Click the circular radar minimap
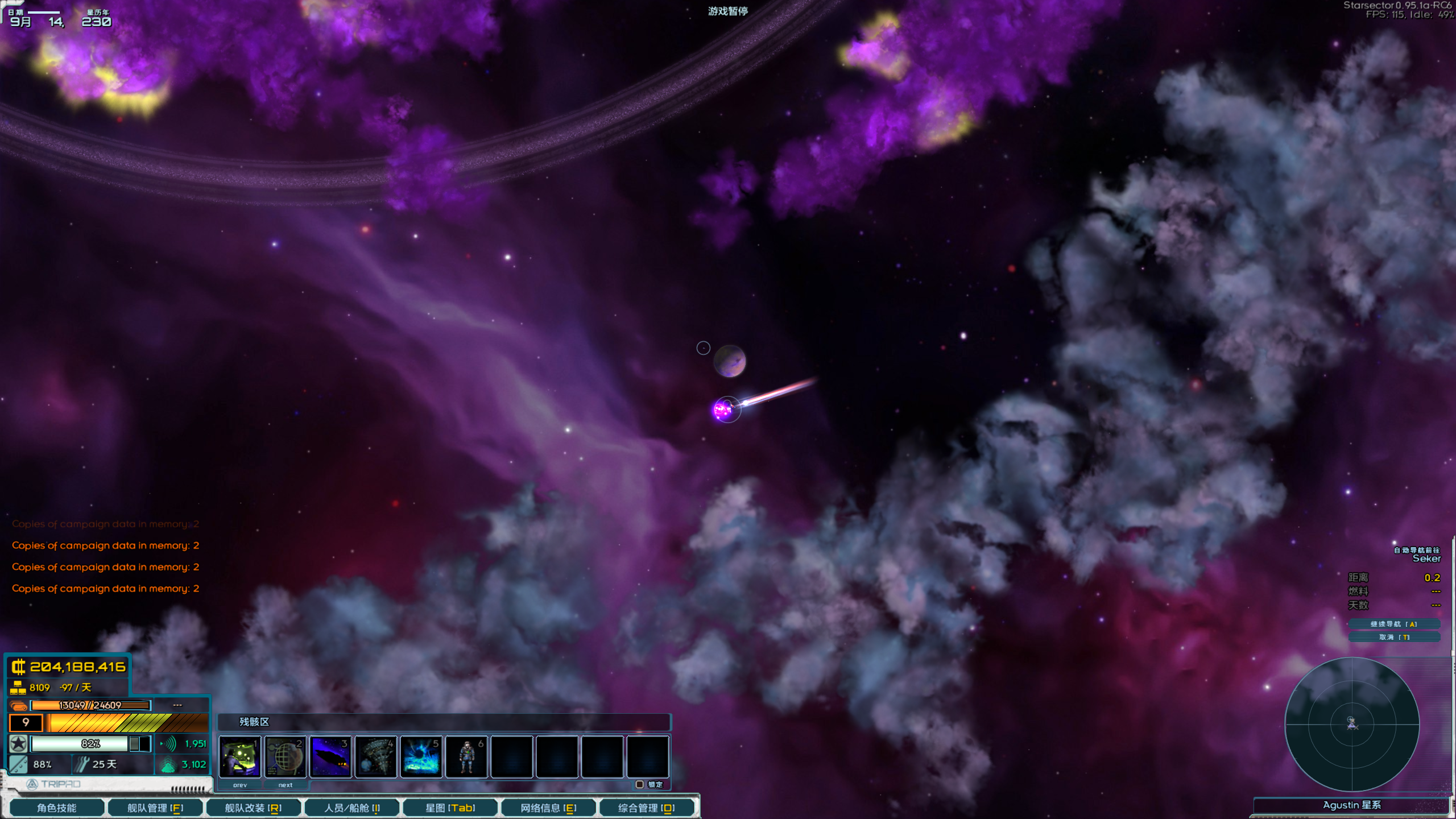The width and height of the screenshot is (1456, 819). pyautogui.click(x=1352, y=724)
